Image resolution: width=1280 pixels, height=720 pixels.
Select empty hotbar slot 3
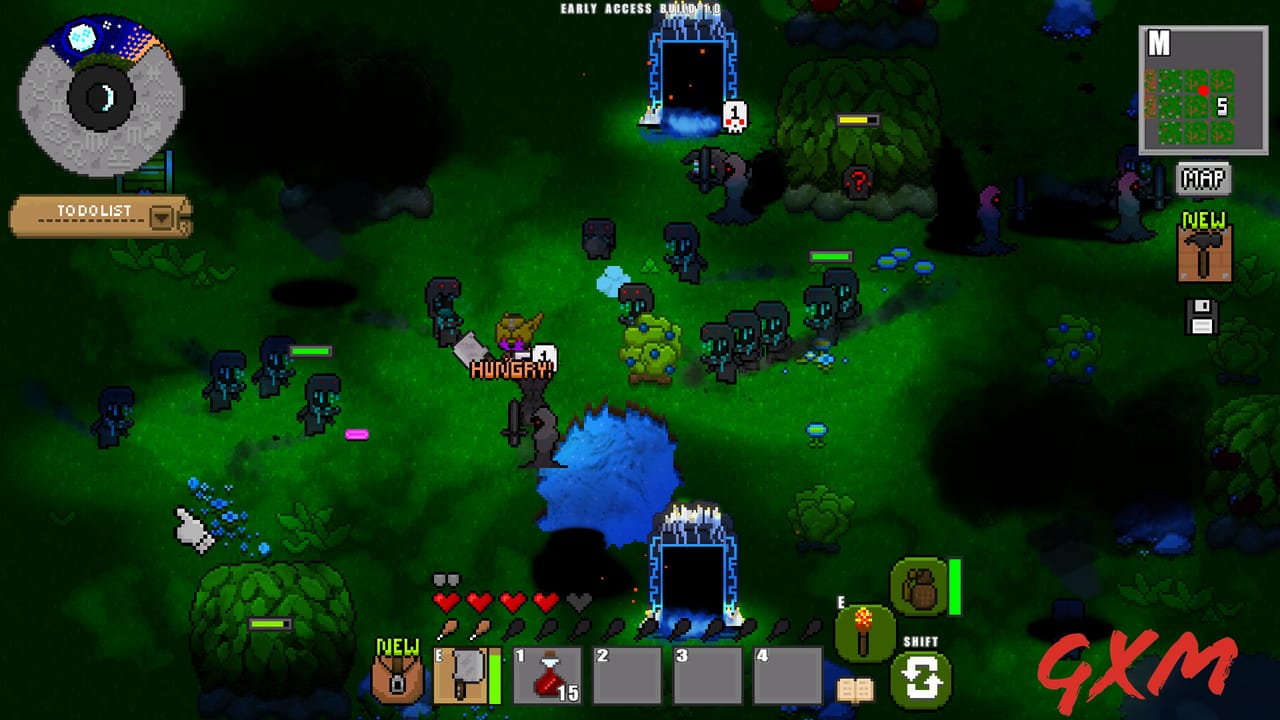pyautogui.click(x=706, y=675)
